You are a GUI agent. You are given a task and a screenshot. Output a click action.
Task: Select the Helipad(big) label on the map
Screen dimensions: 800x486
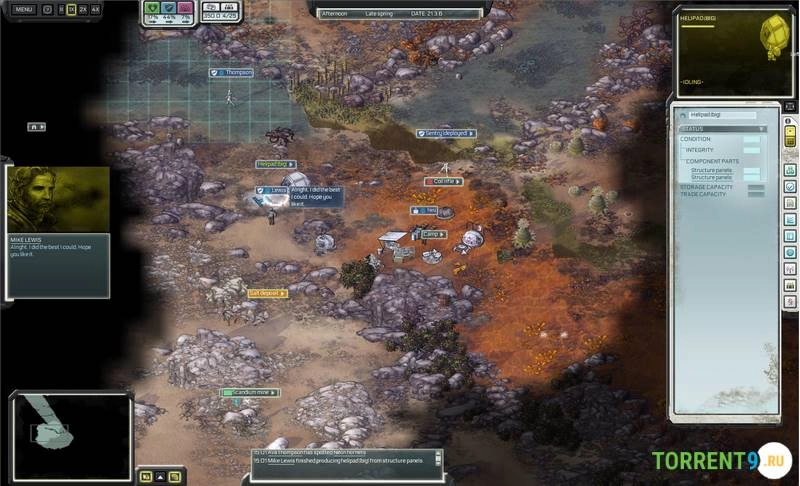(x=274, y=163)
